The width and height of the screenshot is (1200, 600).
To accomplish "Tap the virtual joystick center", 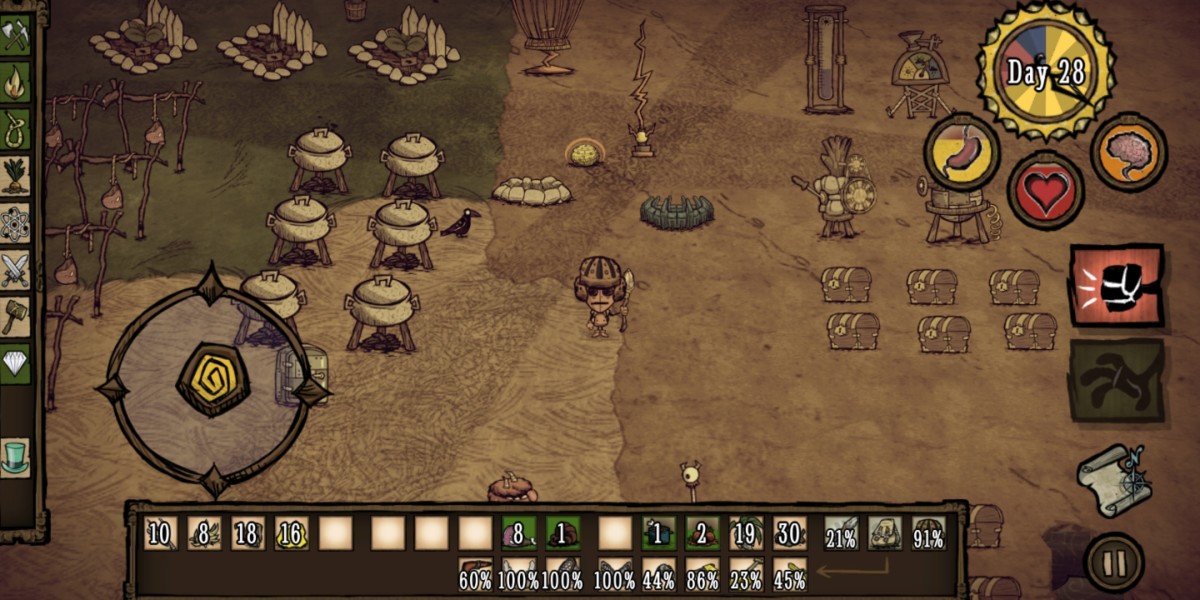I will tap(212, 380).
